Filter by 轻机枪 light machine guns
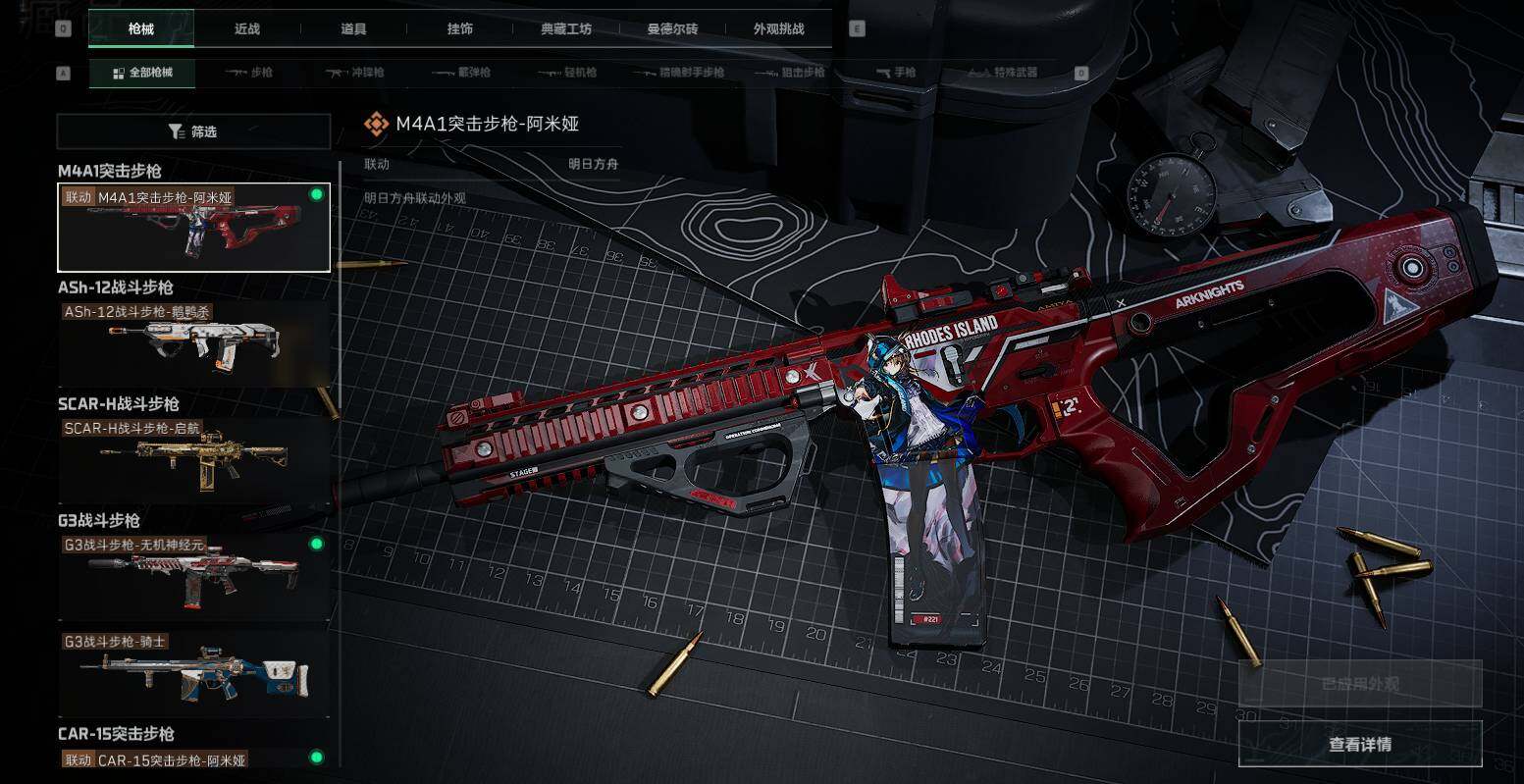 567,73
